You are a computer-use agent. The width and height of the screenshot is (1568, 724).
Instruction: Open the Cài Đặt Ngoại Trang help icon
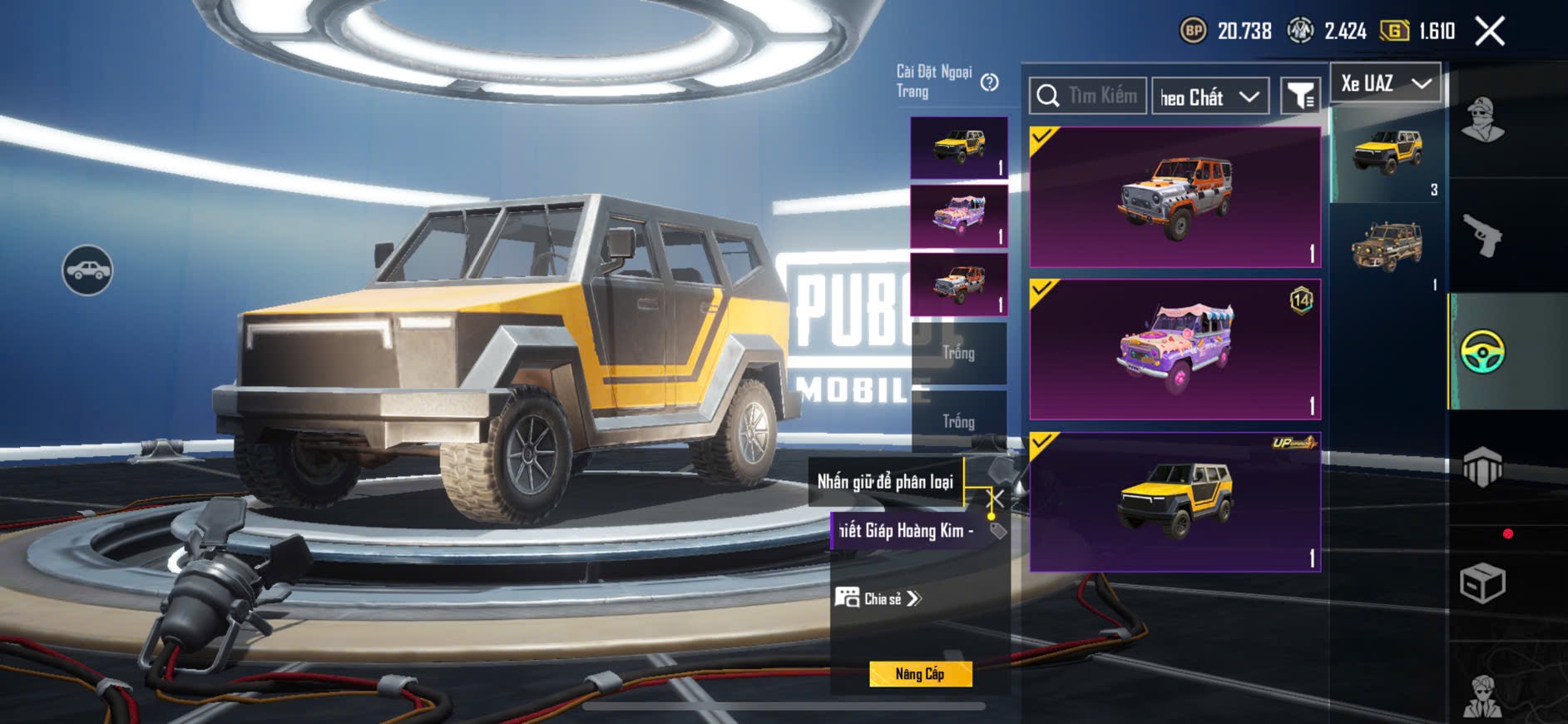(989, 82)
